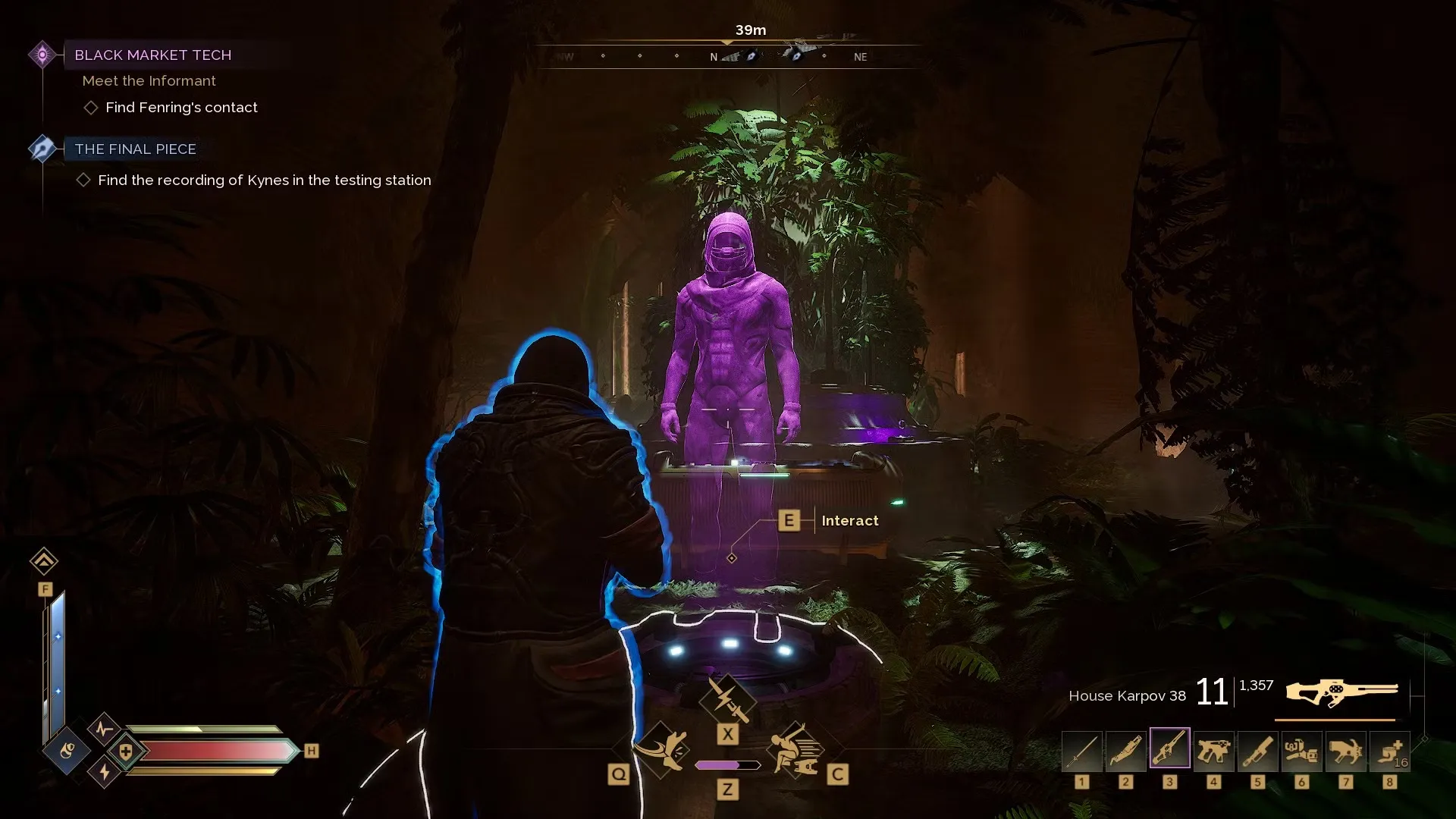Image resolution: width=1456 pixels, height=819 pixels.
Task: Equip the sword in hotbar slot 1
Action: [x=1082, y=752]
